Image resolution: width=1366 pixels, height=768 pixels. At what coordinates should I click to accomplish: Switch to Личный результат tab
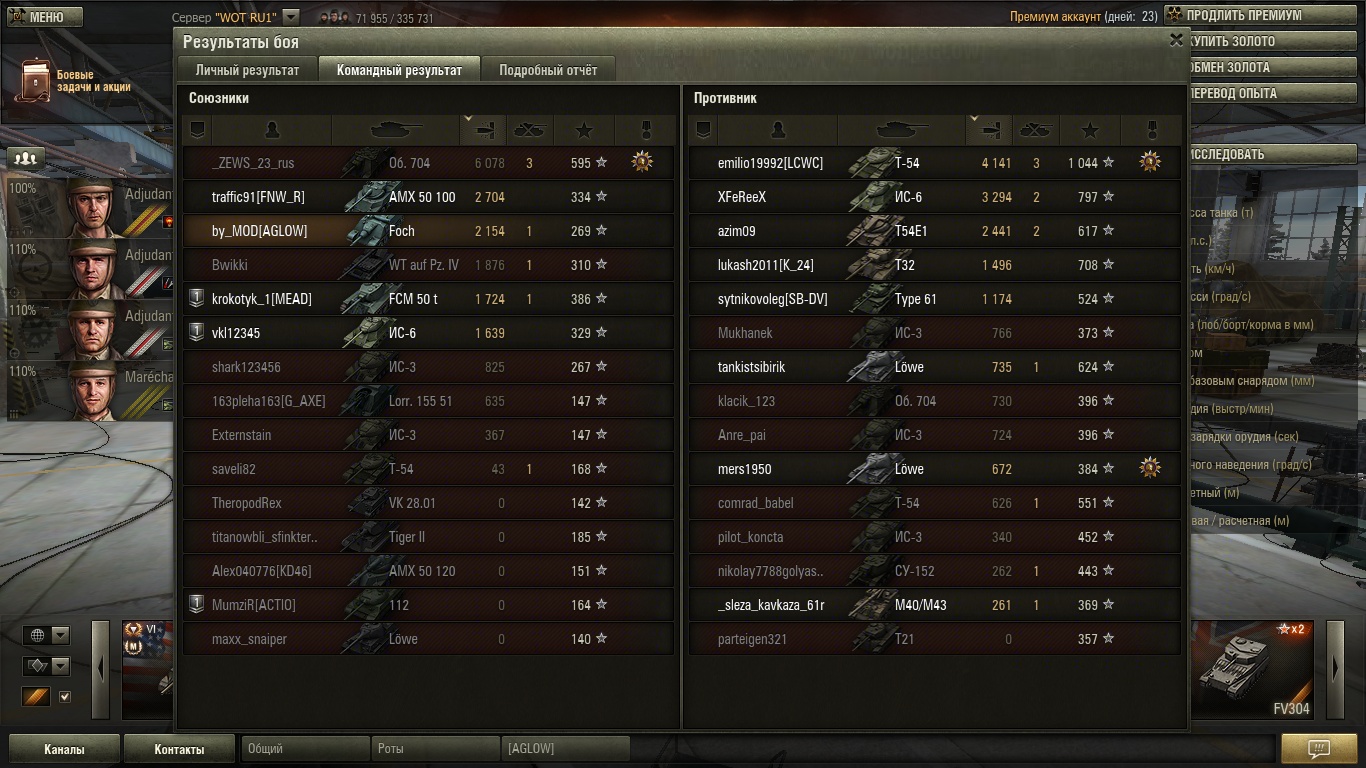pyautogui.click(x=247, y=70)
